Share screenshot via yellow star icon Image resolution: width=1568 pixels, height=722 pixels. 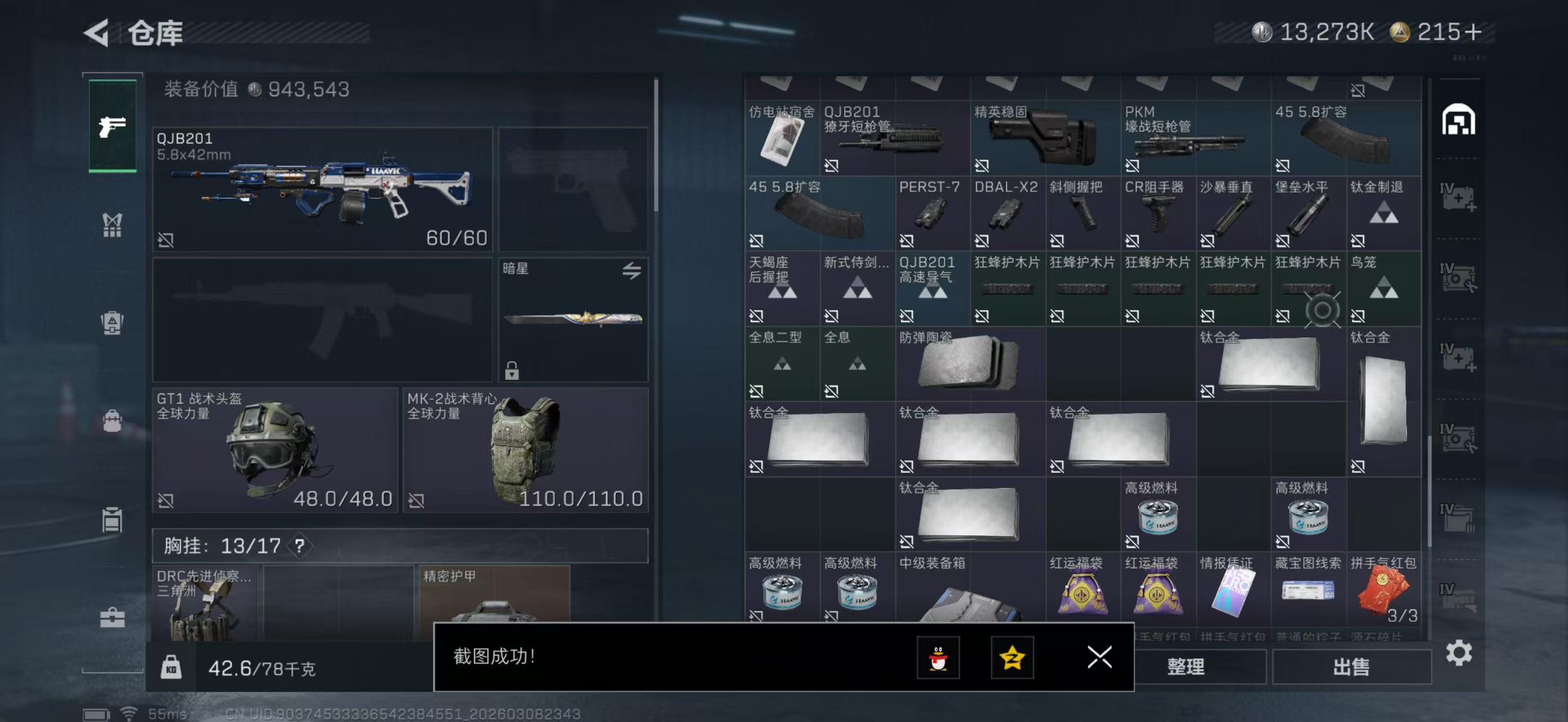1012,658
